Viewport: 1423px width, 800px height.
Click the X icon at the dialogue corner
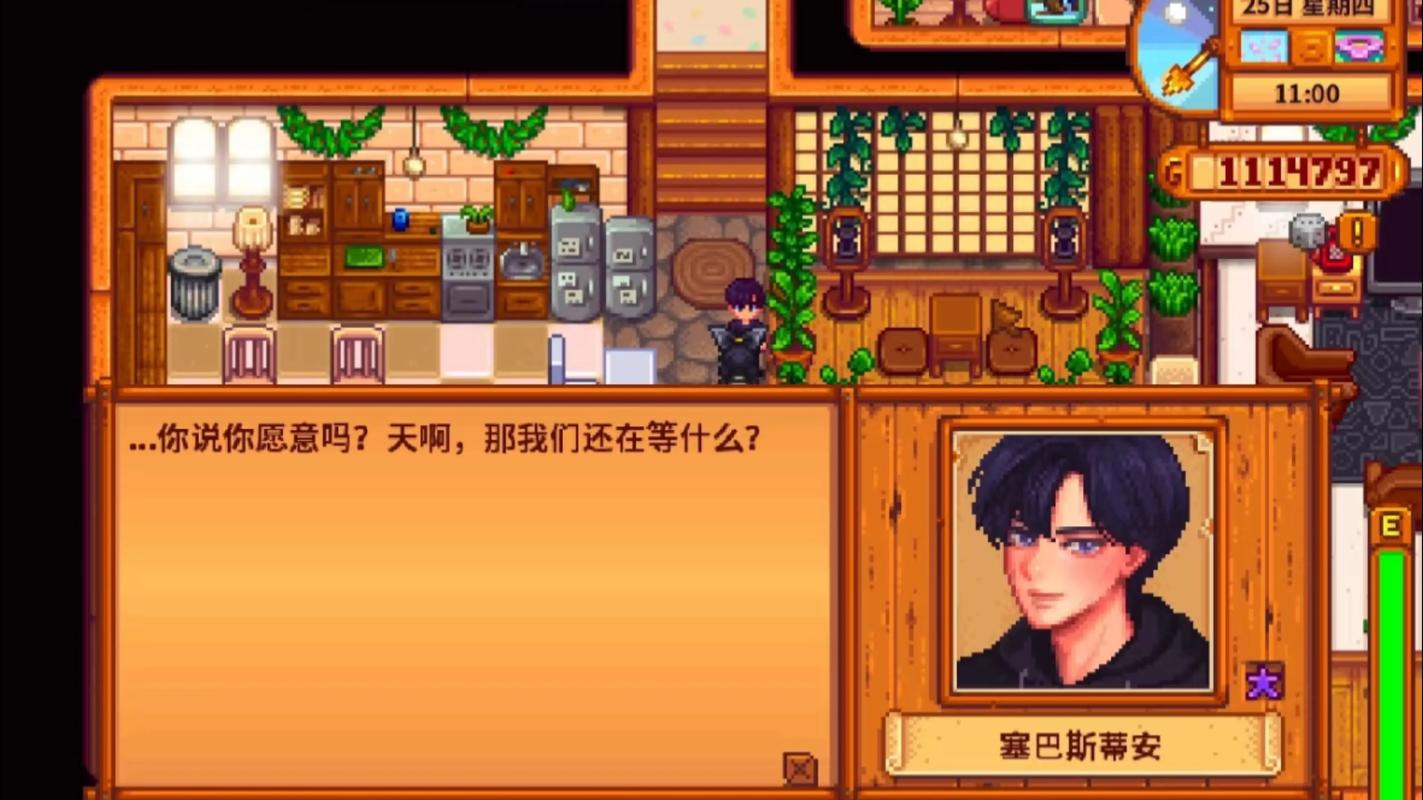[x=802, y=766]
